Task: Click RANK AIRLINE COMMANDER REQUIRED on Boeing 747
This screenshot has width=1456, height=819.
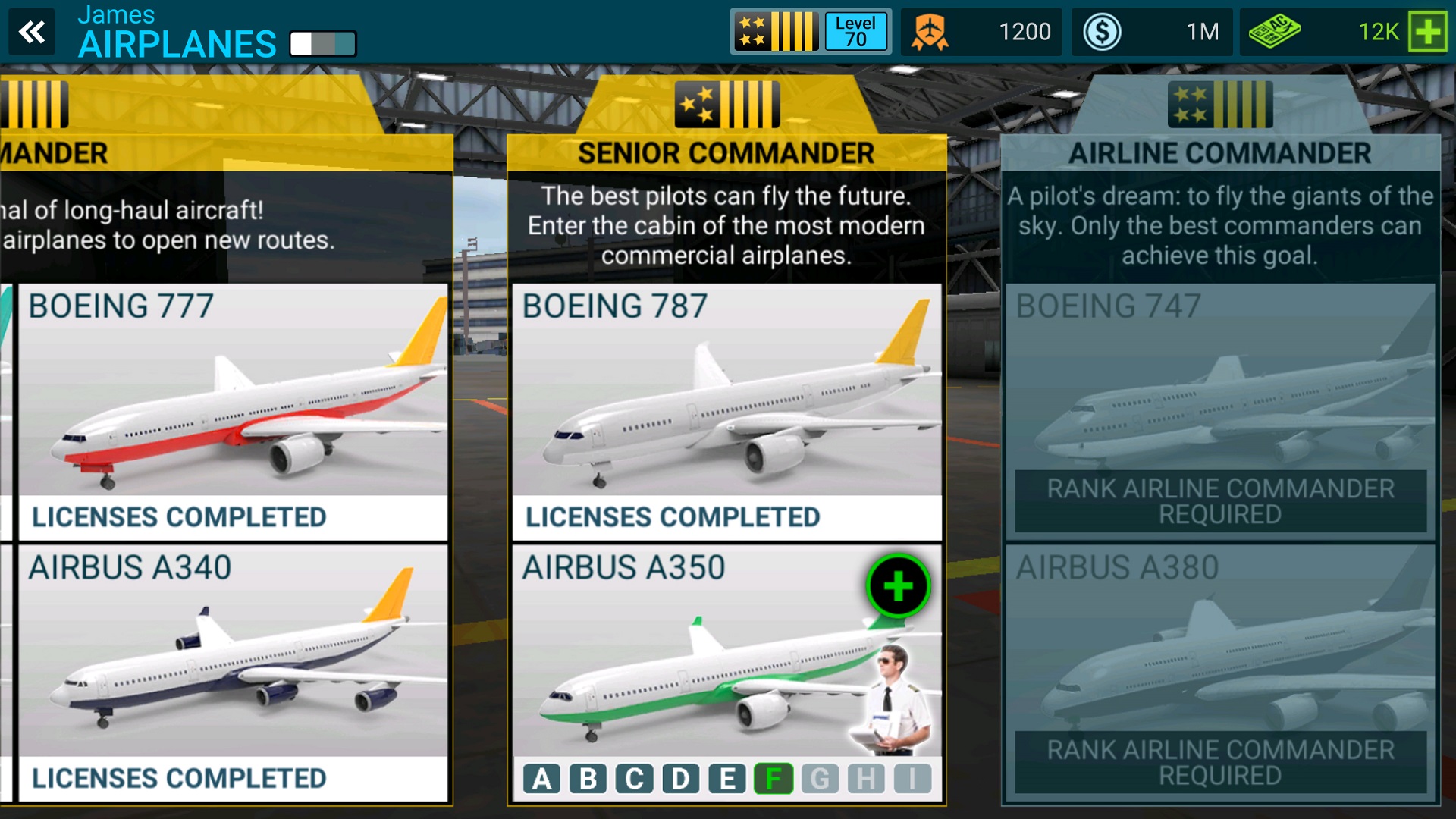Action: click(1219, 500)
